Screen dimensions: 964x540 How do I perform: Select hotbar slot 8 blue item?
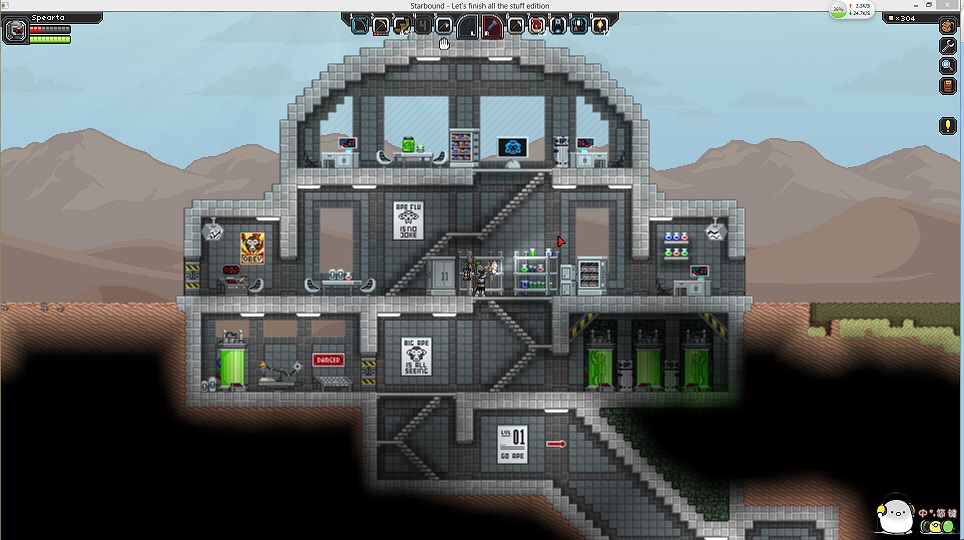point(558,25)
